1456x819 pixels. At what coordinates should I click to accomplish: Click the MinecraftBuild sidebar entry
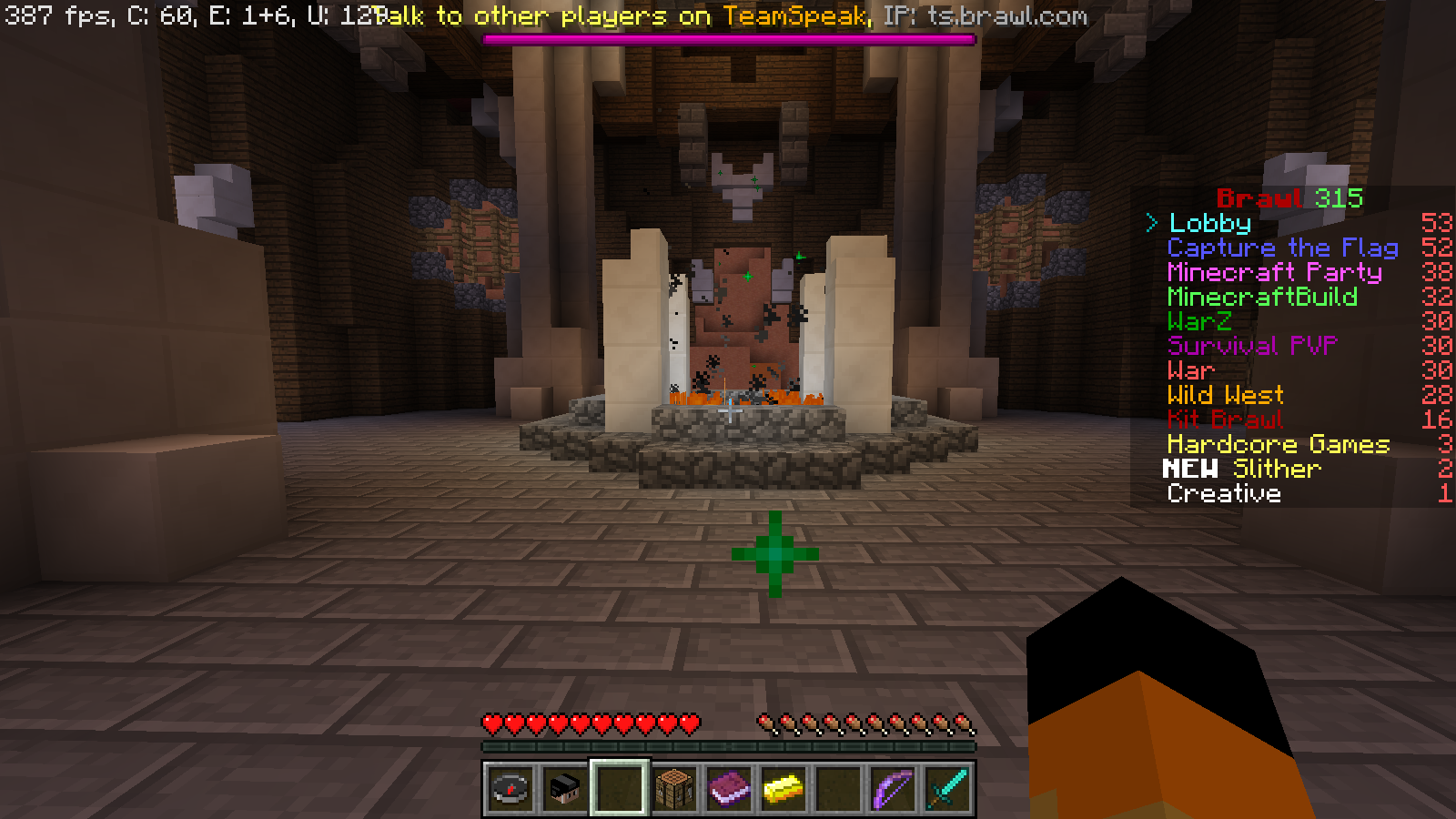1262,297
